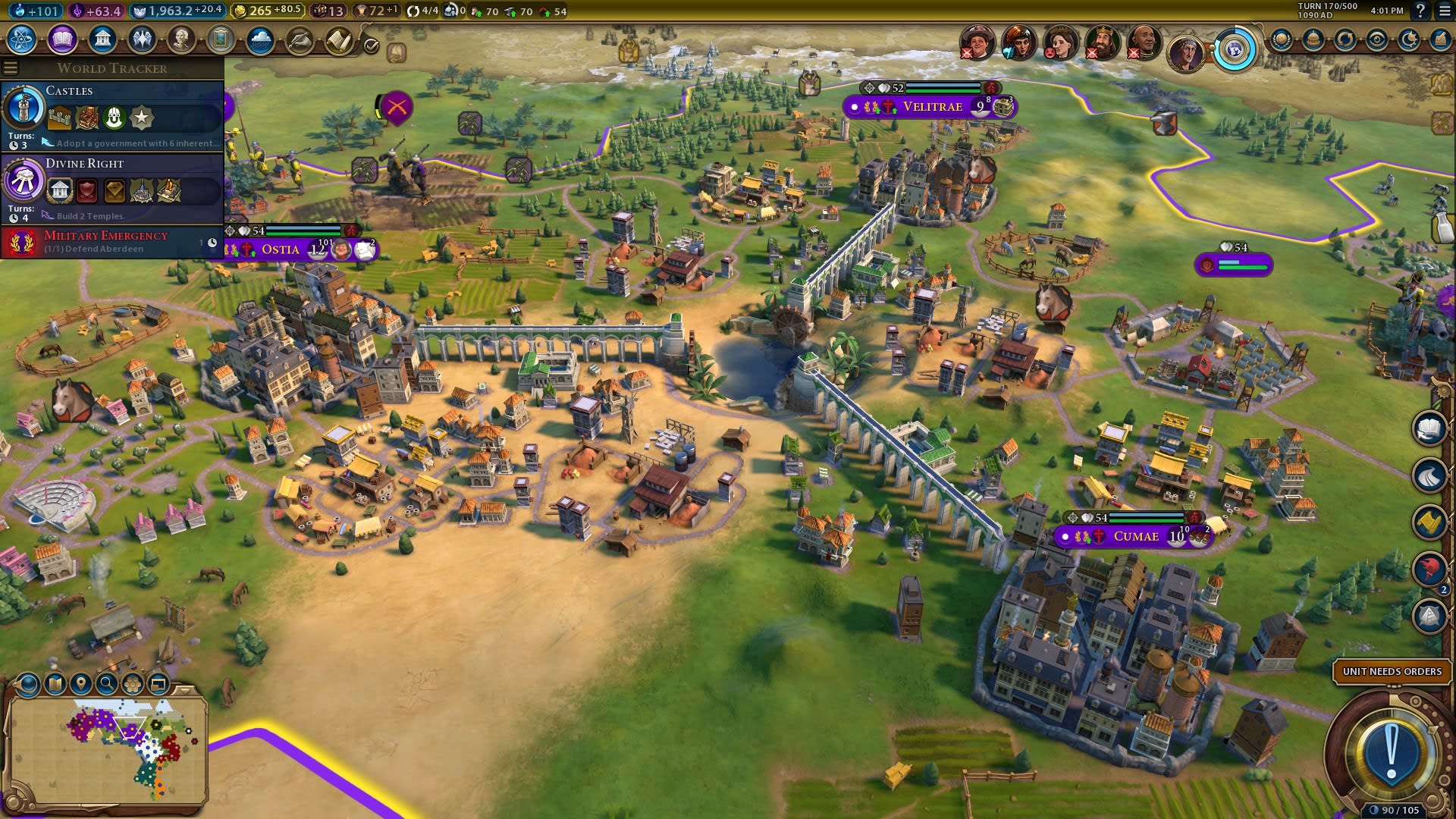Select the Castles research entry in World Tracker
Screen dimensions: 1456x819
112,115
